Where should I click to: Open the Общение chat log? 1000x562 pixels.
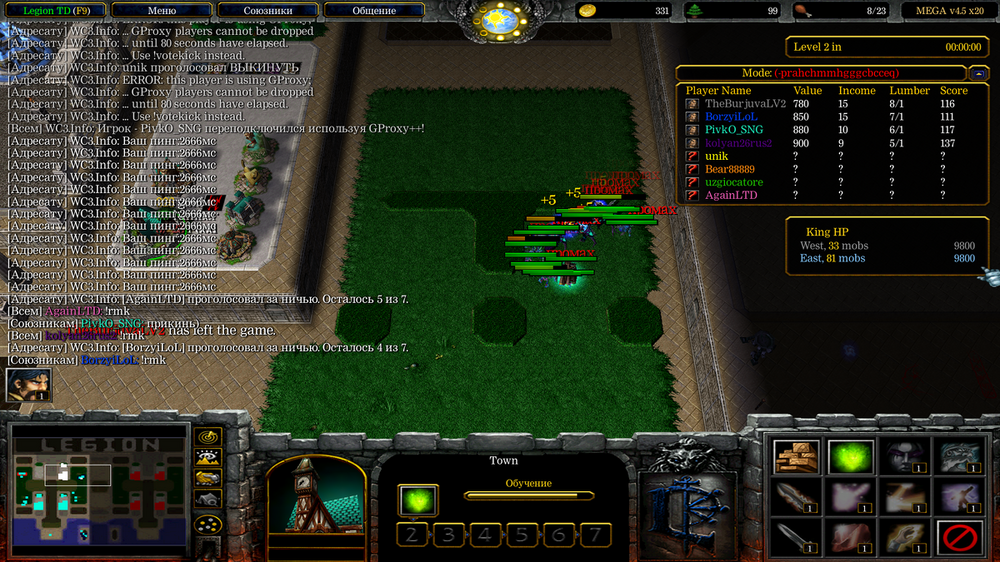pyautogui.click(x=373, y=11)
